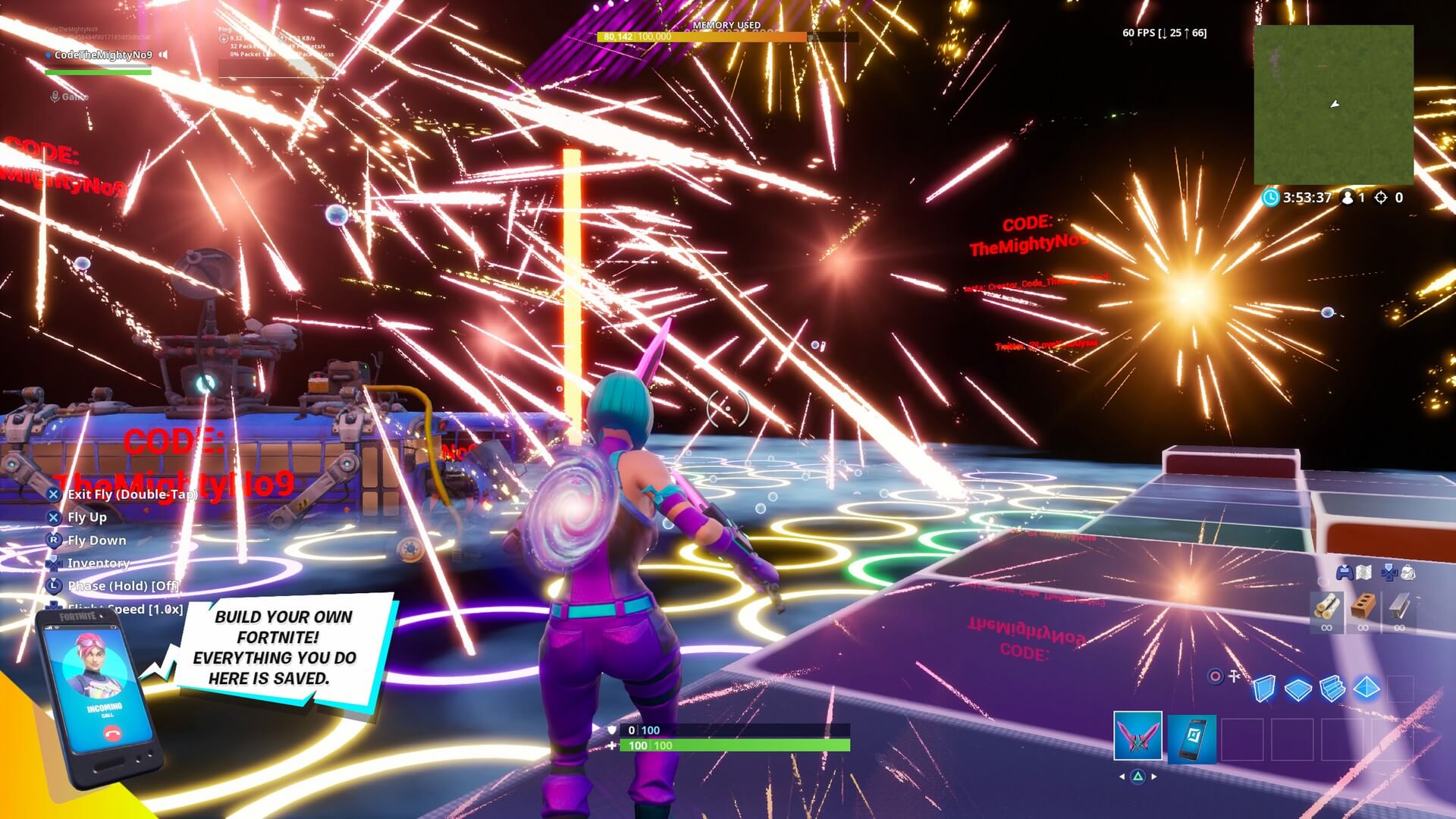The height and width of the screenshot is (819, 1456).
Task: Select the wood material slot
Action: [x=1326, y=607]
